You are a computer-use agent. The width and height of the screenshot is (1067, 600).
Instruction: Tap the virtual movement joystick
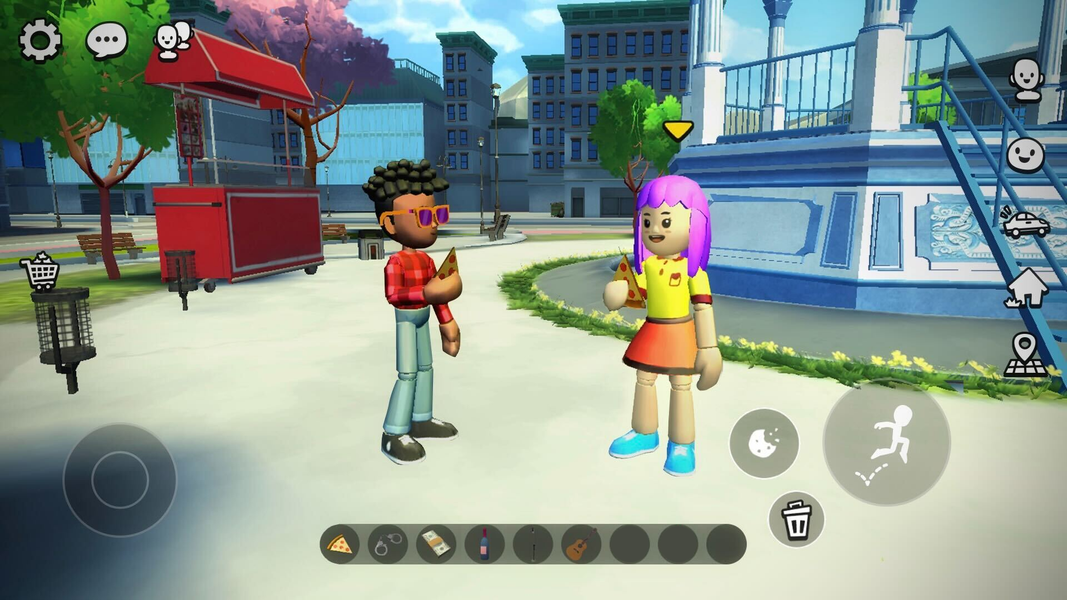pos(119,480)
